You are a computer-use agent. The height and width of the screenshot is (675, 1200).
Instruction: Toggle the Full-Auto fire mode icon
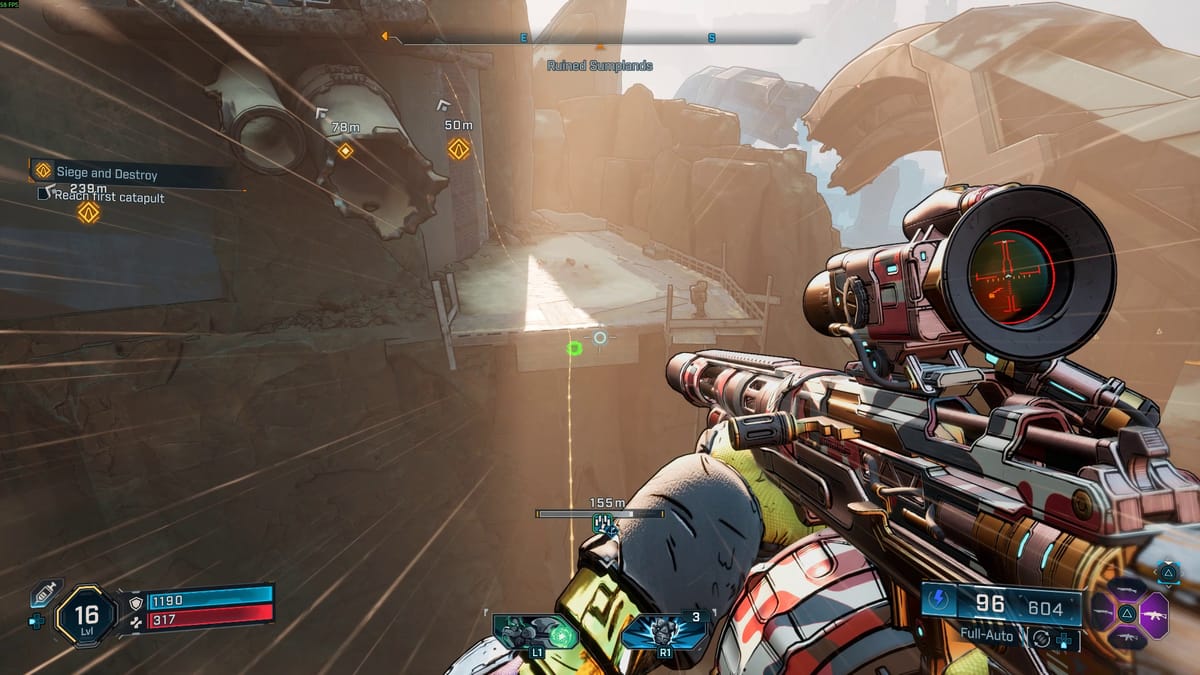coord(1041,637)
